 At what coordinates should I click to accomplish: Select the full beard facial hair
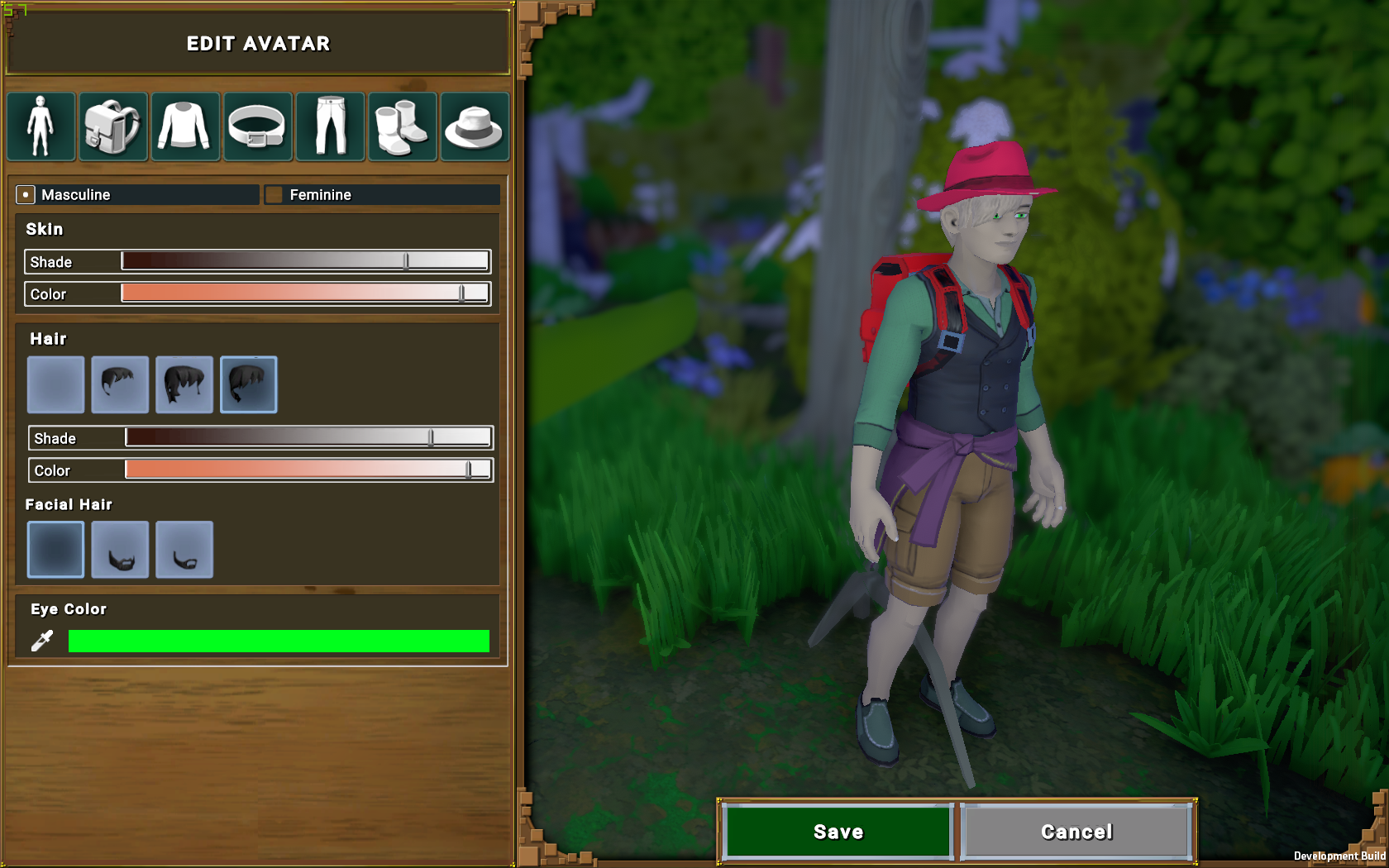tap(120, 550)
